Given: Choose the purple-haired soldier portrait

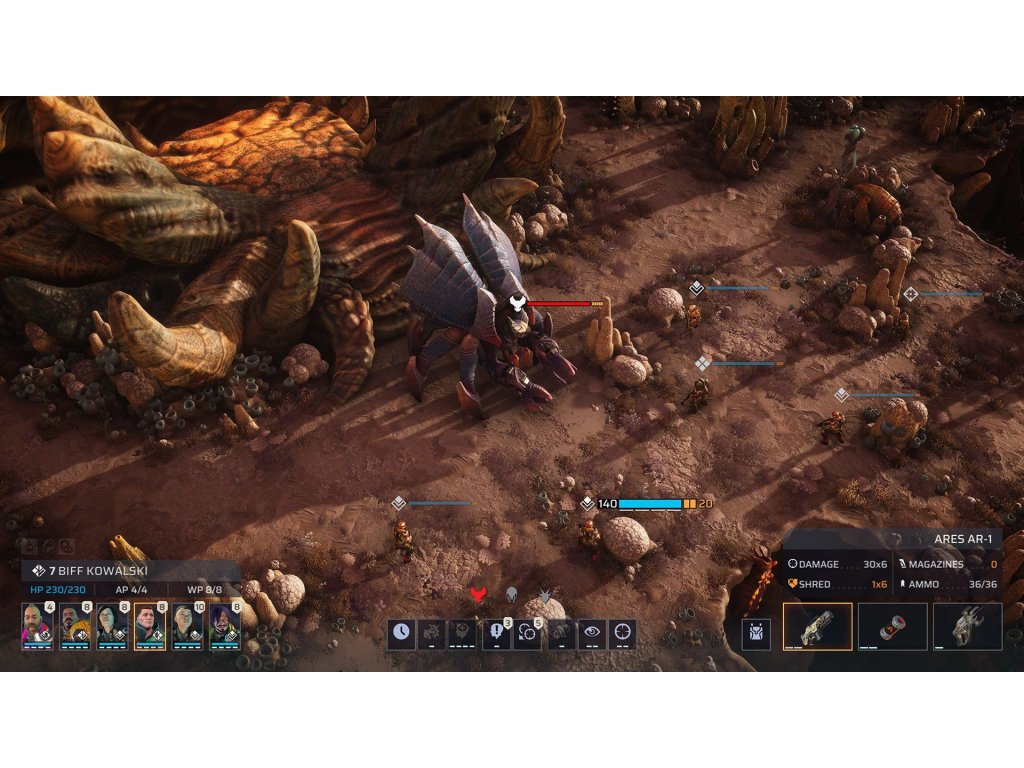Looking at the screenshot, I should (x=226, y=625).
